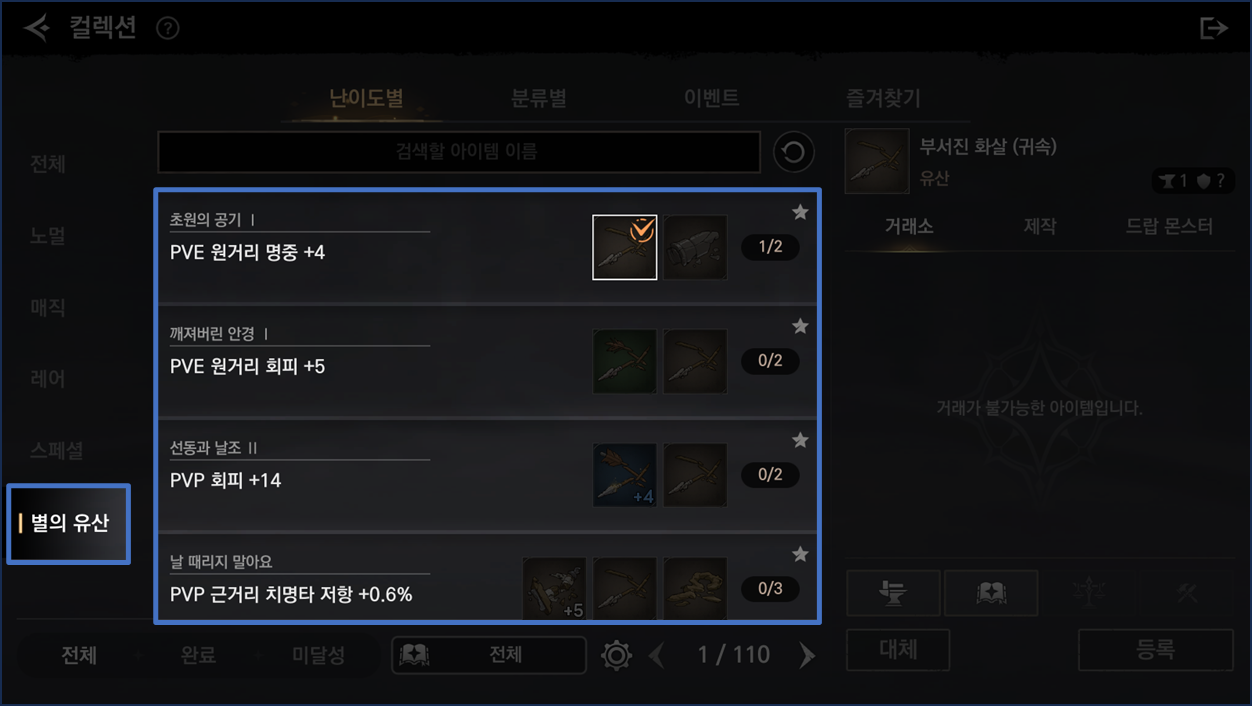Select the 노멀 difficulty category
Image resolution: width=1252 pixels, height=706 pixels.
(48, 236)
